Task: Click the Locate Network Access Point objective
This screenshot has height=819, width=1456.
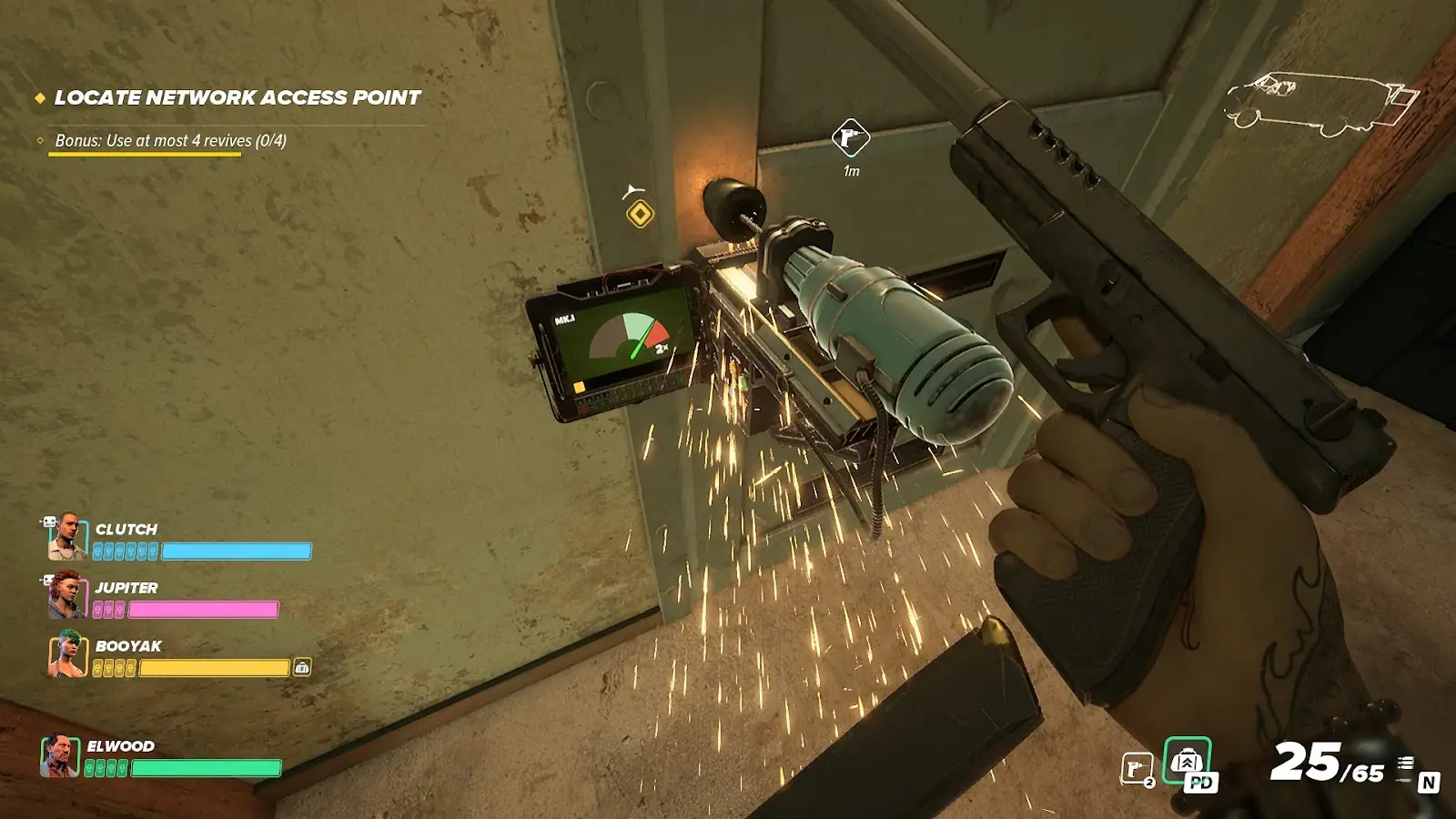Action: [x=237, y=97]
